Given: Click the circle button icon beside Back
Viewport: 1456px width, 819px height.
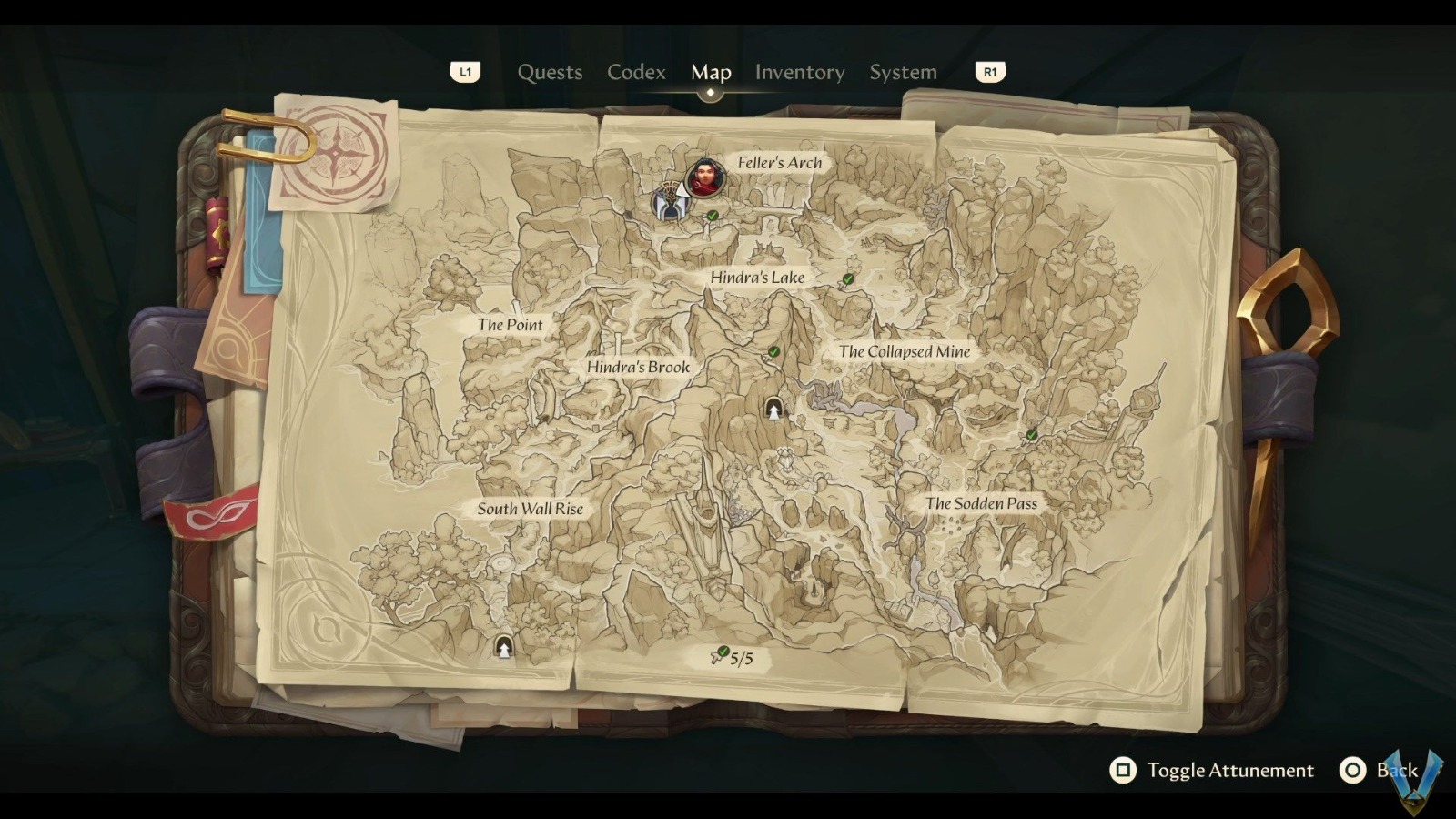Looking at the screenshot, I should click(1353, 770).
